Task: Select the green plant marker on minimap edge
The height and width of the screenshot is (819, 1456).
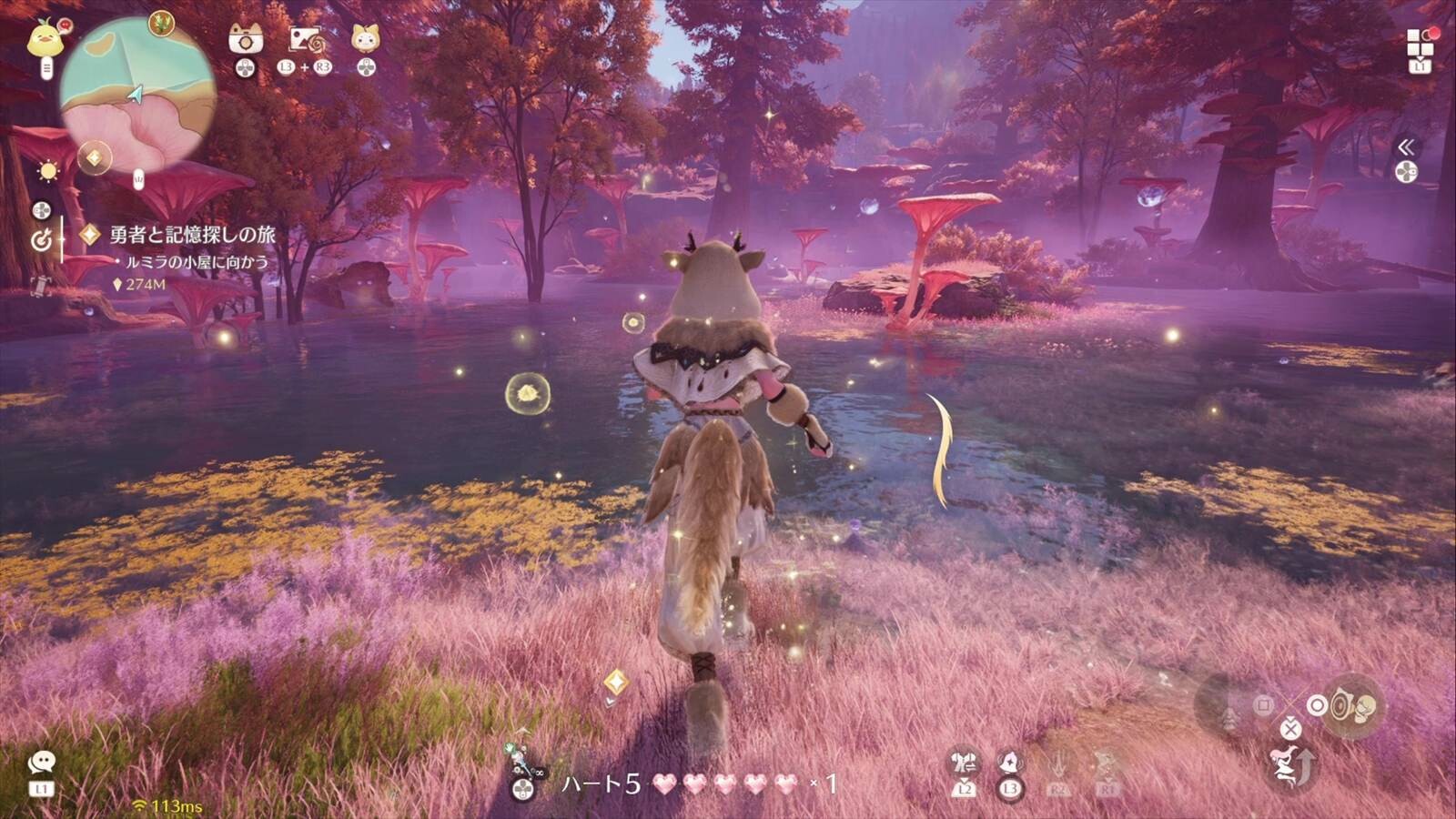Action: [x=162, y=23]
